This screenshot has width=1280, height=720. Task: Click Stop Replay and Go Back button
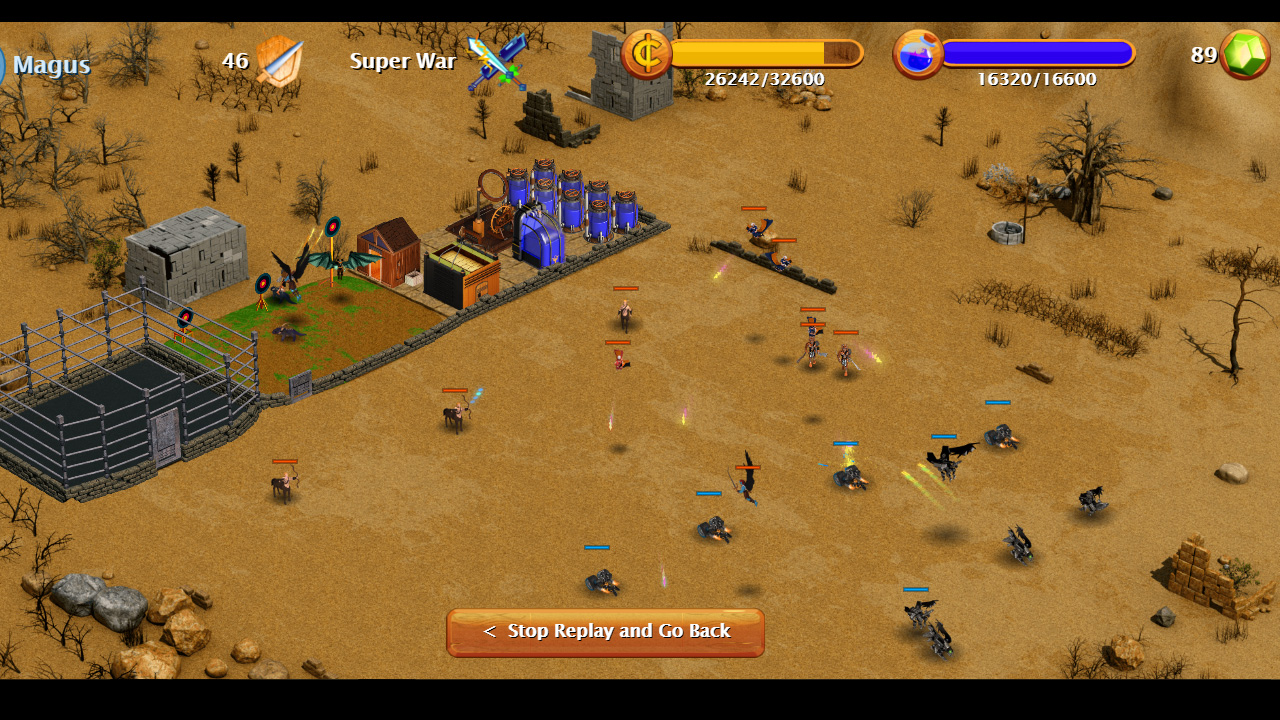tap(605, 632)
